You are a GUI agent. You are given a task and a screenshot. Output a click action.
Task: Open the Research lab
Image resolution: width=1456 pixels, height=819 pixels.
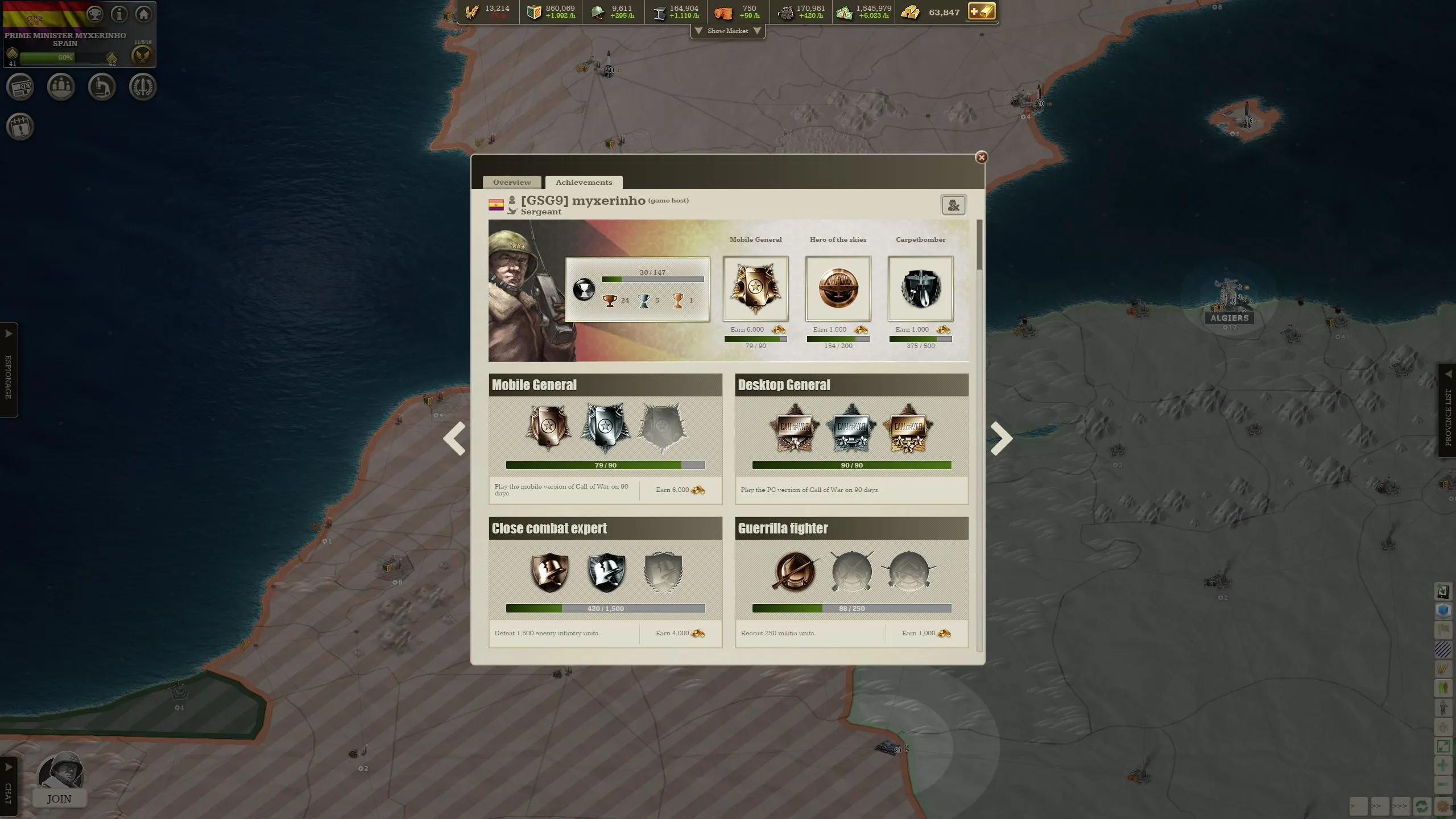(x=102, y=86)
